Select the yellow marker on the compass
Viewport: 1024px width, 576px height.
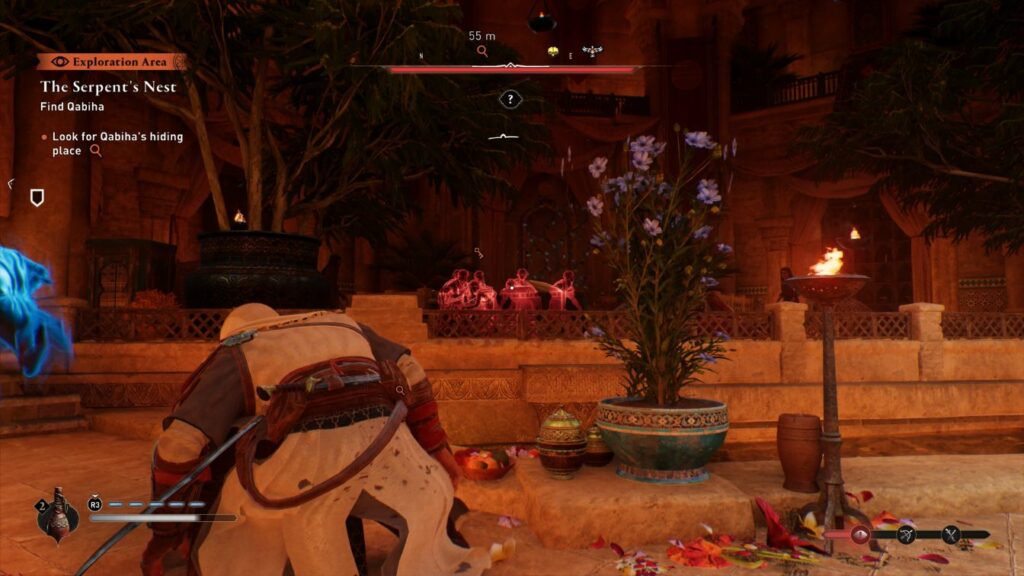click(552, 51)
